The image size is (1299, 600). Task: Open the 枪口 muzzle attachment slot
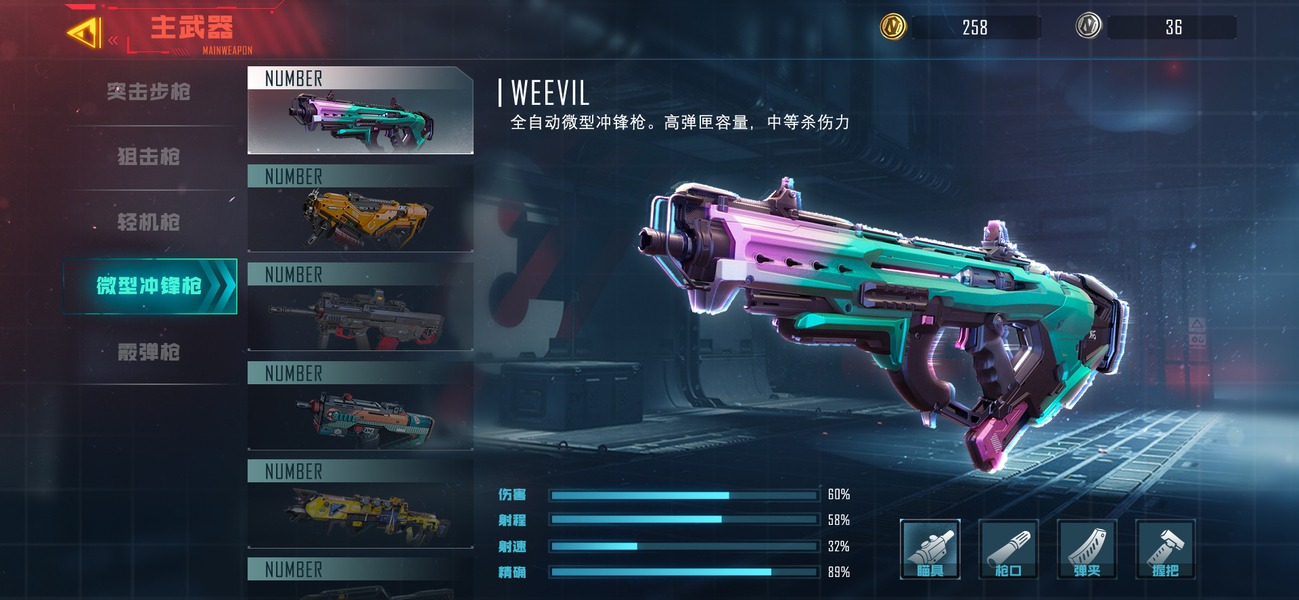(1008, 549)
